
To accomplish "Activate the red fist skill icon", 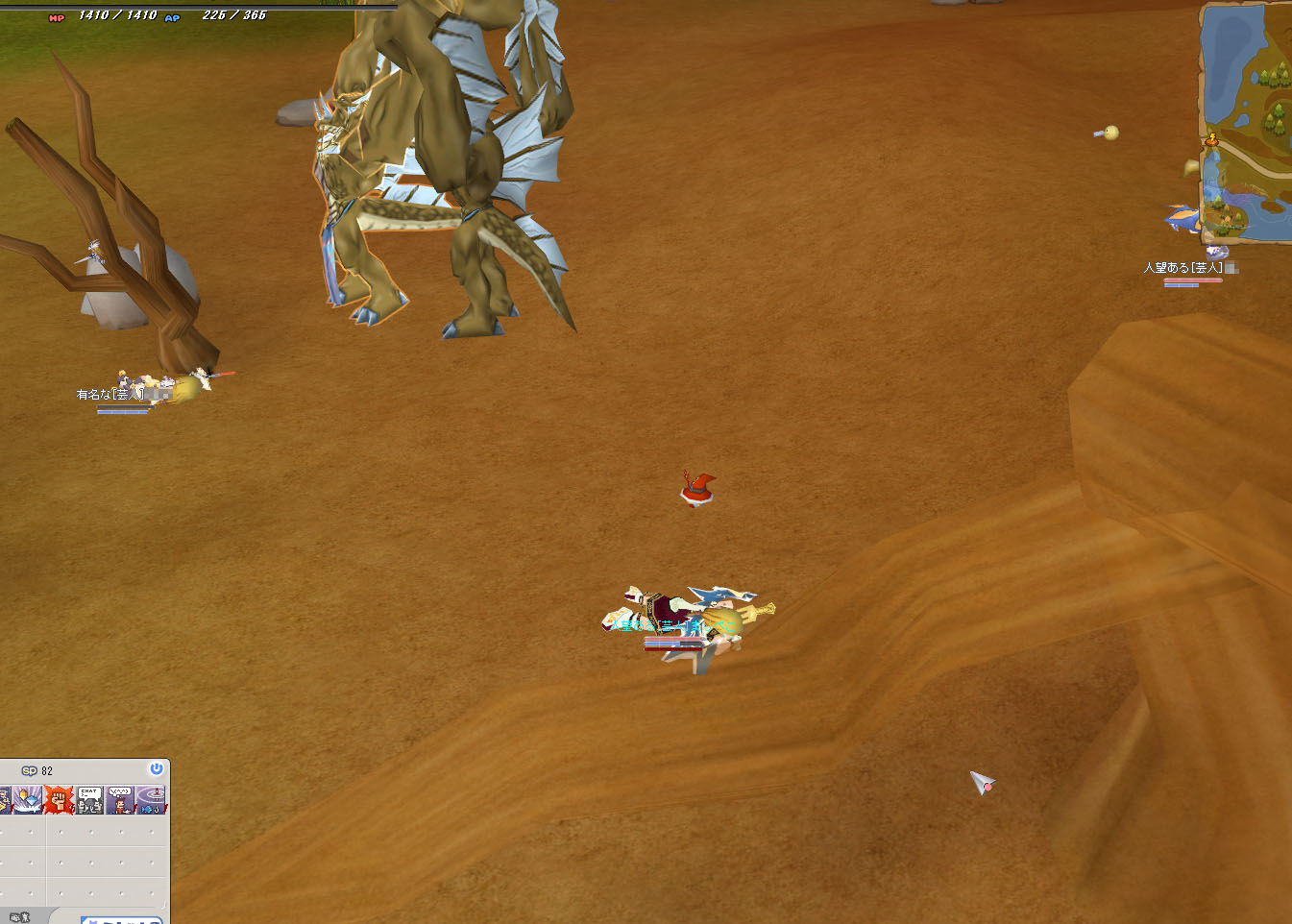I will click(x=59, y=799).
